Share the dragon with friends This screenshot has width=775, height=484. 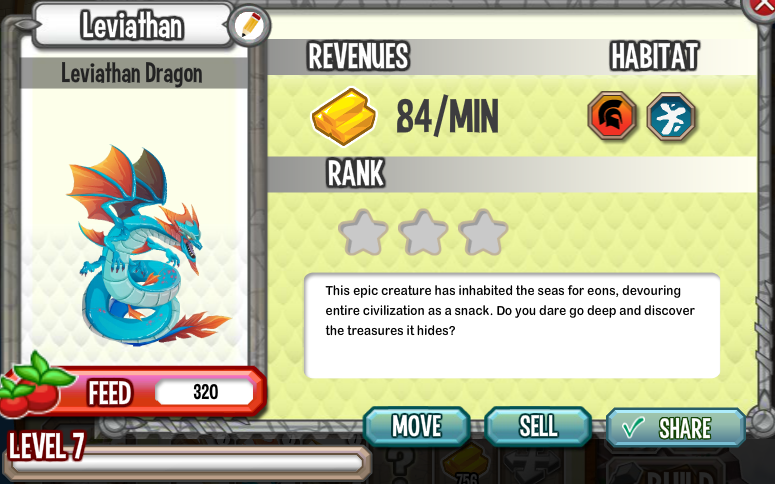click(x=675, y=428)
